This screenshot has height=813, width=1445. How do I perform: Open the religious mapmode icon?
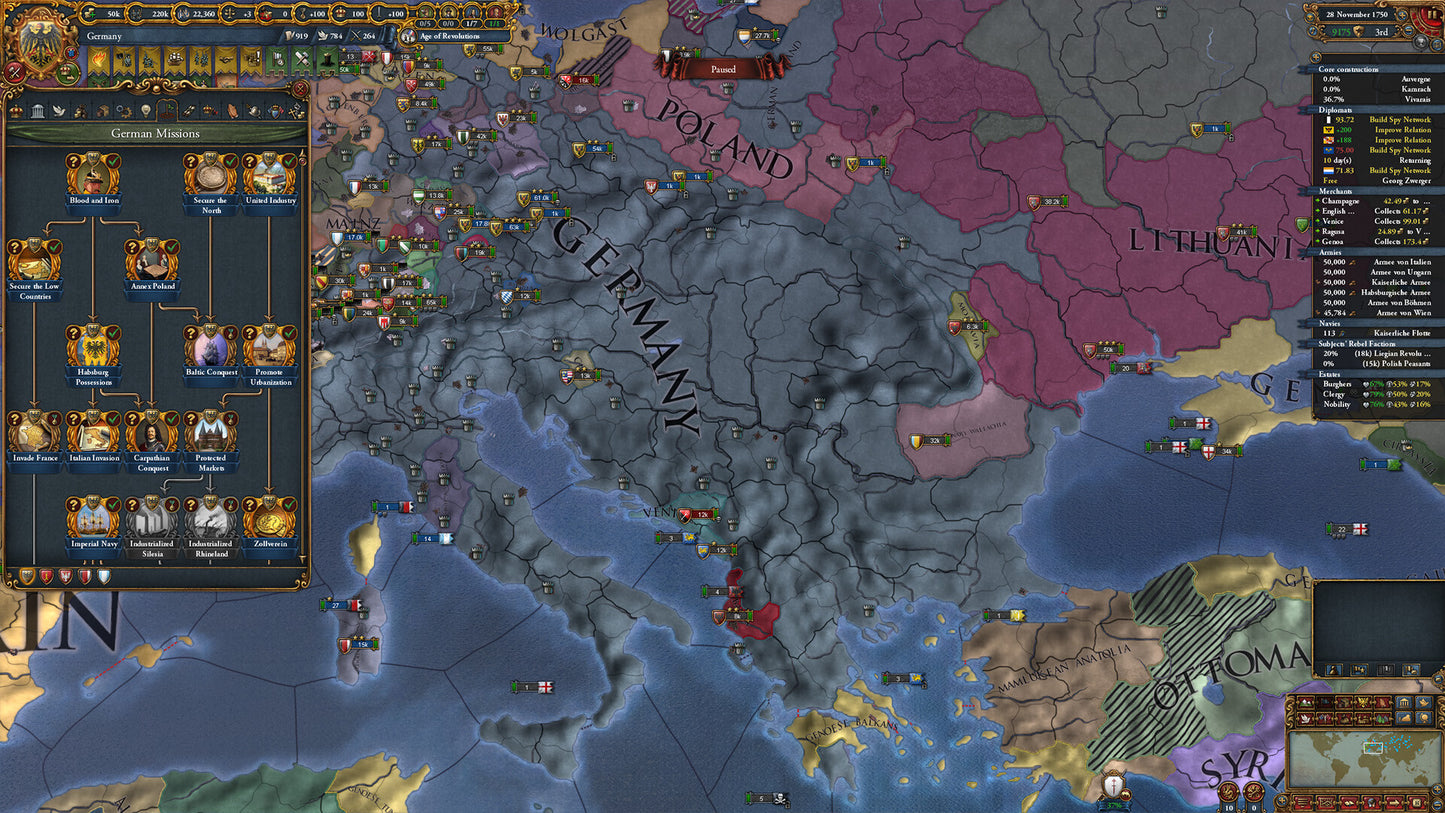(1382, 702)
